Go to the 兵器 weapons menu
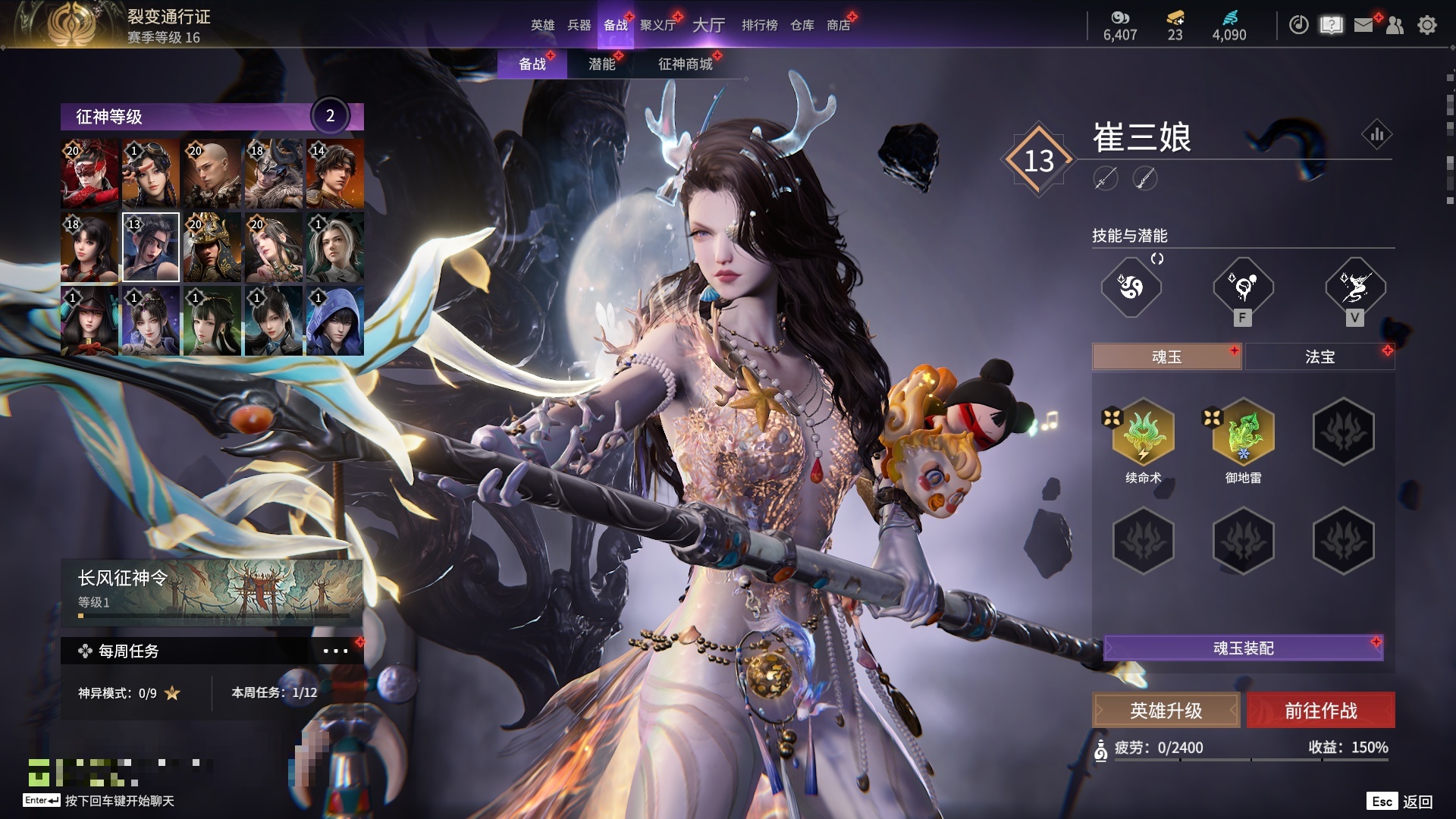Screen dimensions: 1456x819 tap(579, 25)
